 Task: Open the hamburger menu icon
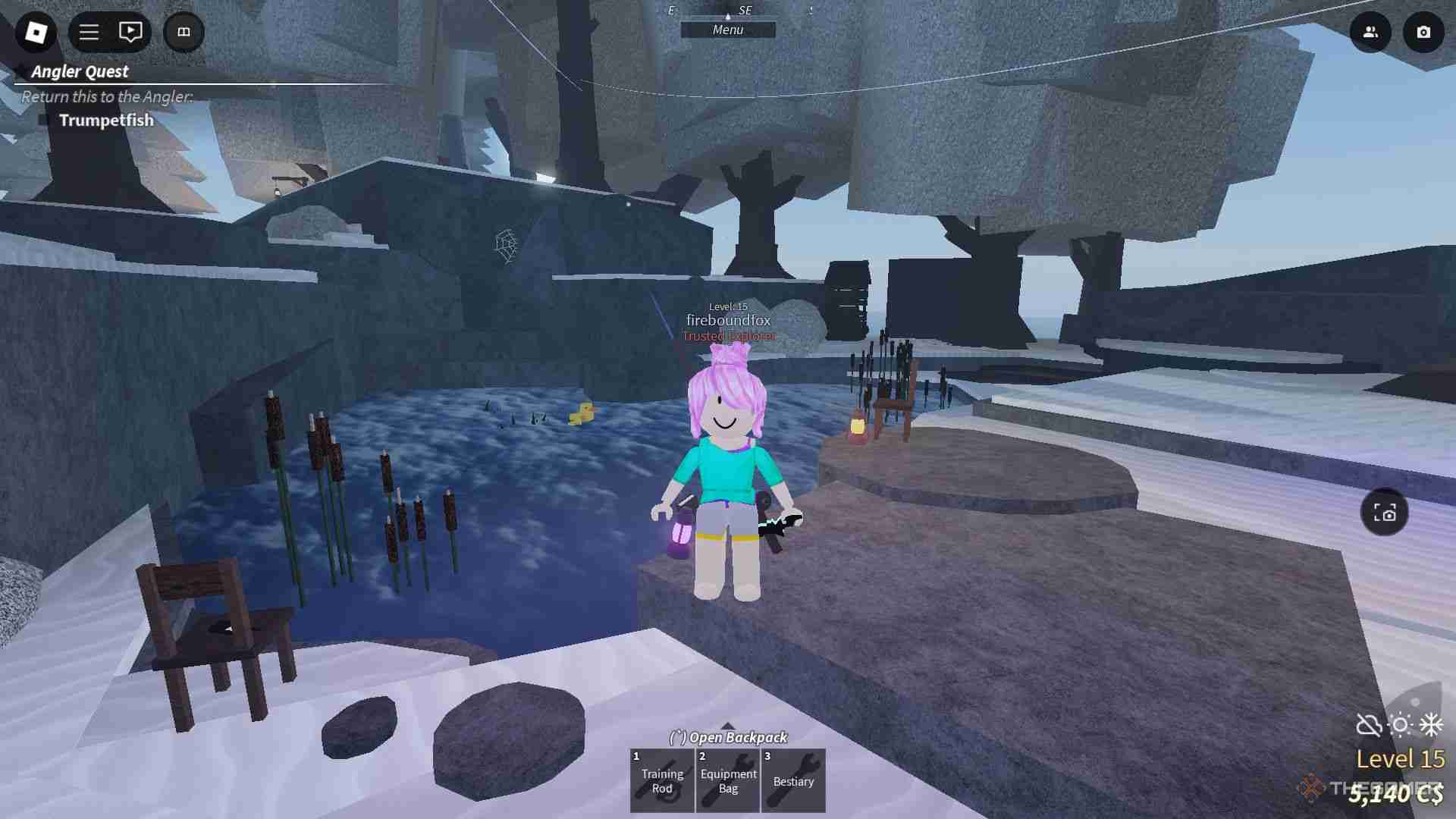coord(88,32)
